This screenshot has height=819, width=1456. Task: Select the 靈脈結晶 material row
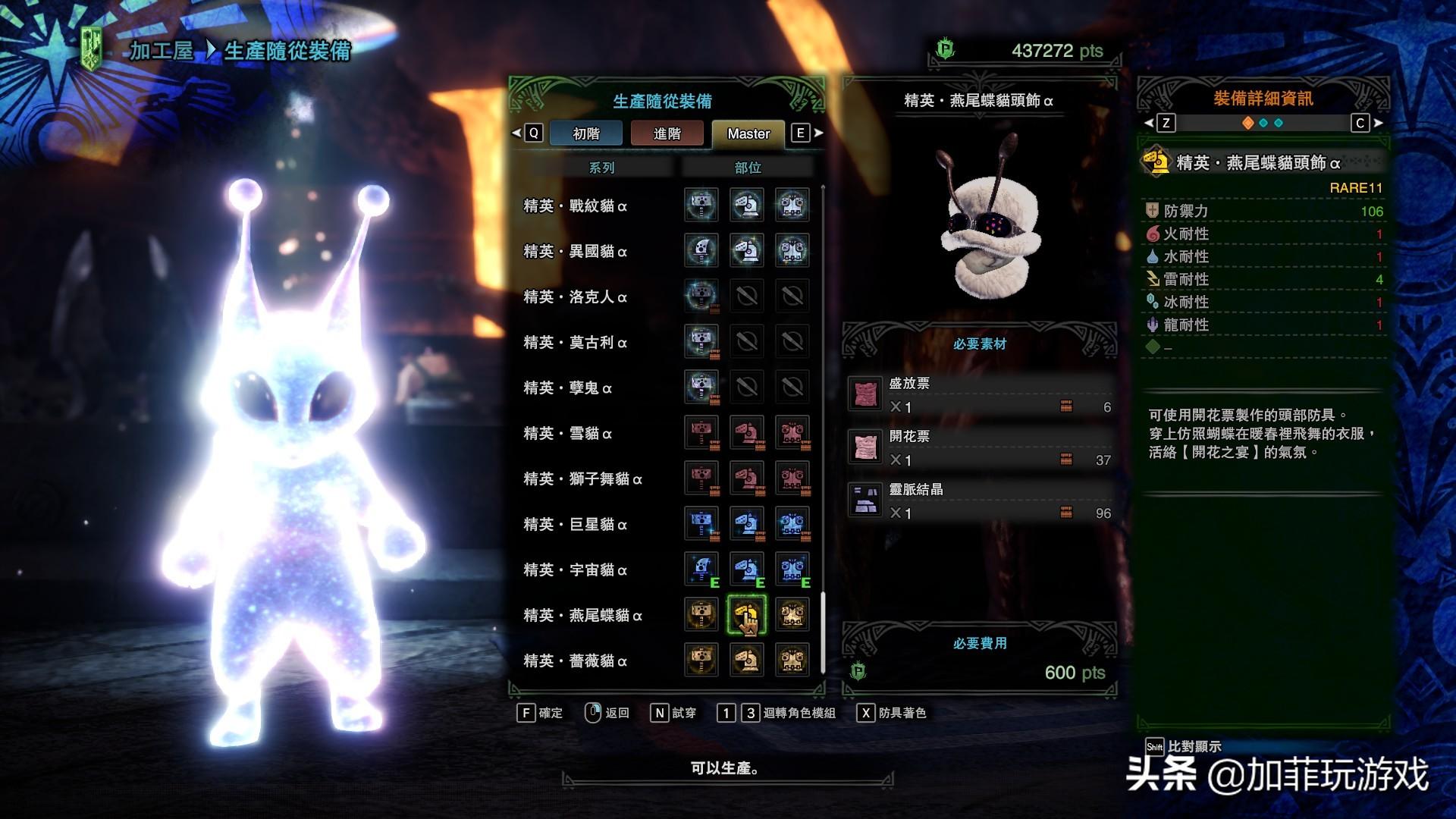(x=980, y=501)
